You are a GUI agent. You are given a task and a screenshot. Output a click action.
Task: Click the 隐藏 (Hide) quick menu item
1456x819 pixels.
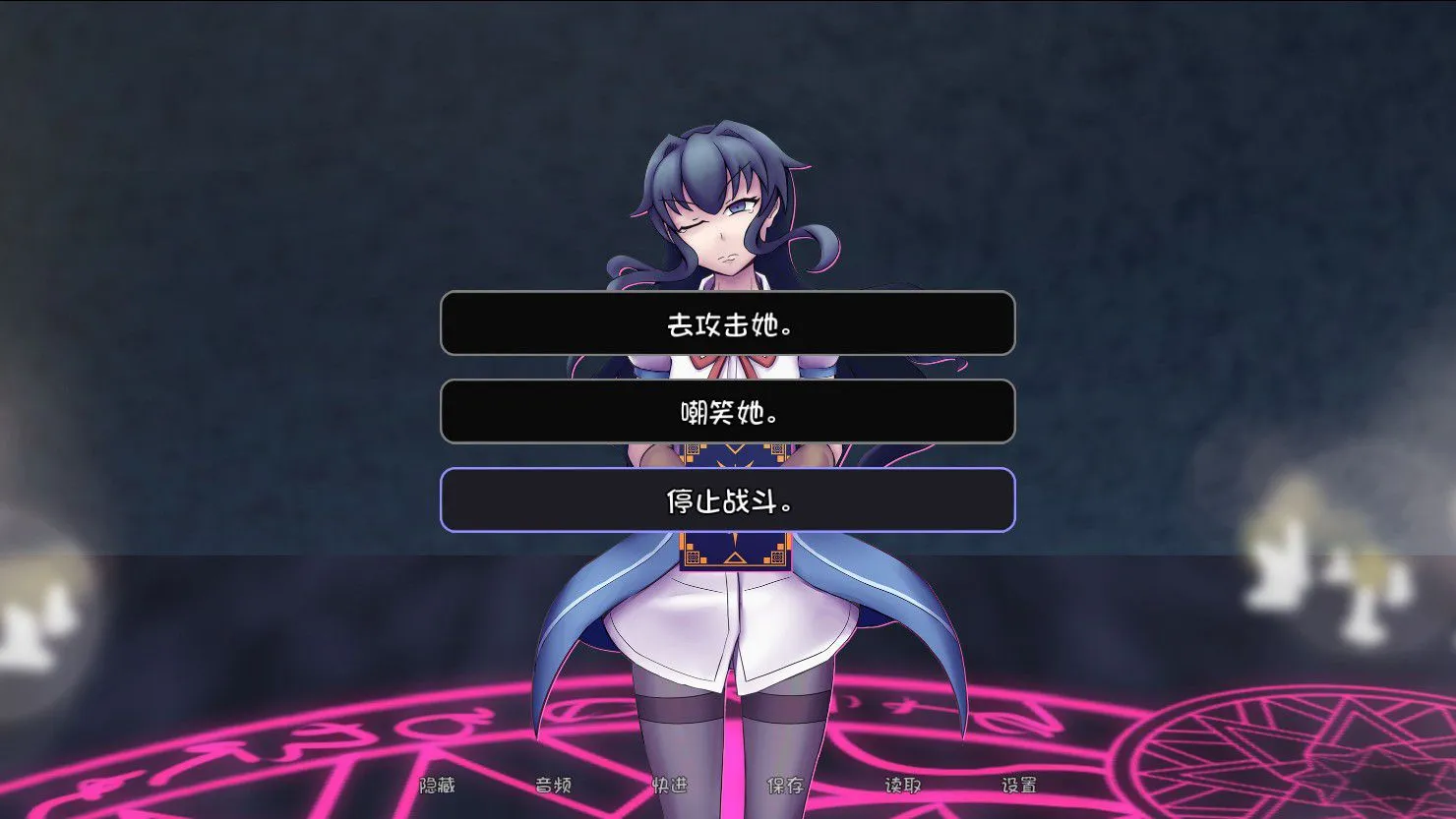pos(440,787)
